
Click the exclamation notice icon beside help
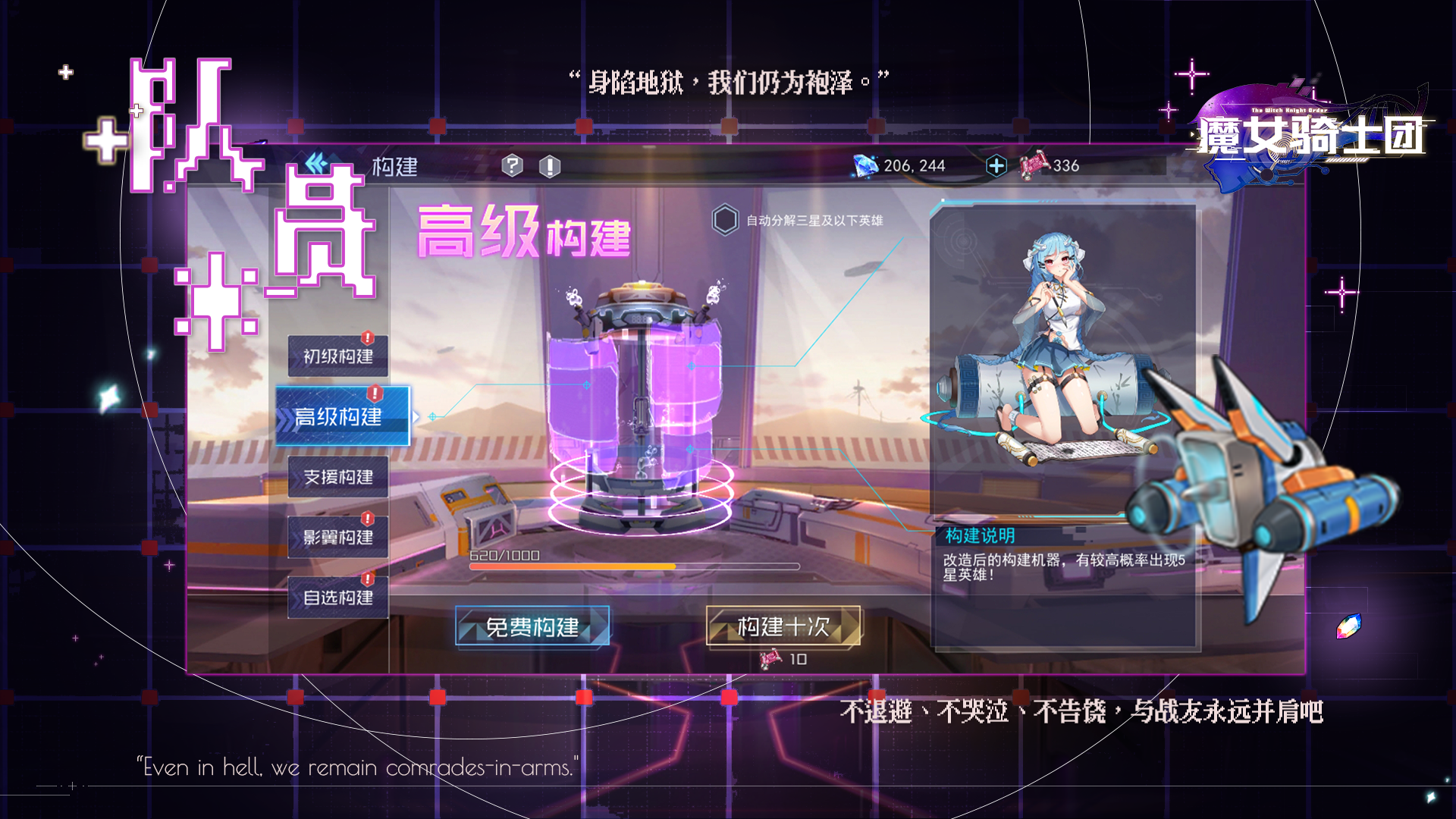pyautogui.click(x=549, y=165)
